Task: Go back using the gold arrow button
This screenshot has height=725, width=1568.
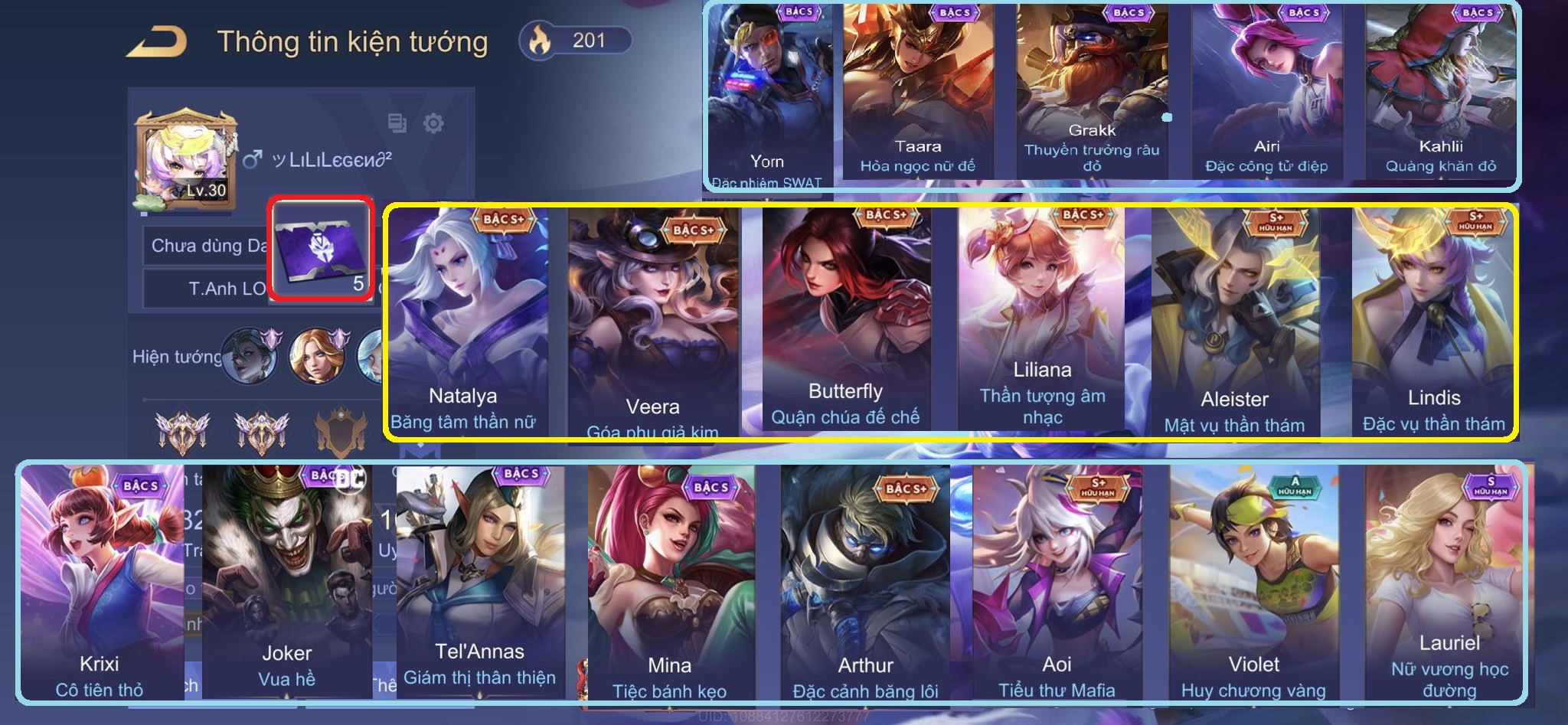Action: [x=157, y=42]
